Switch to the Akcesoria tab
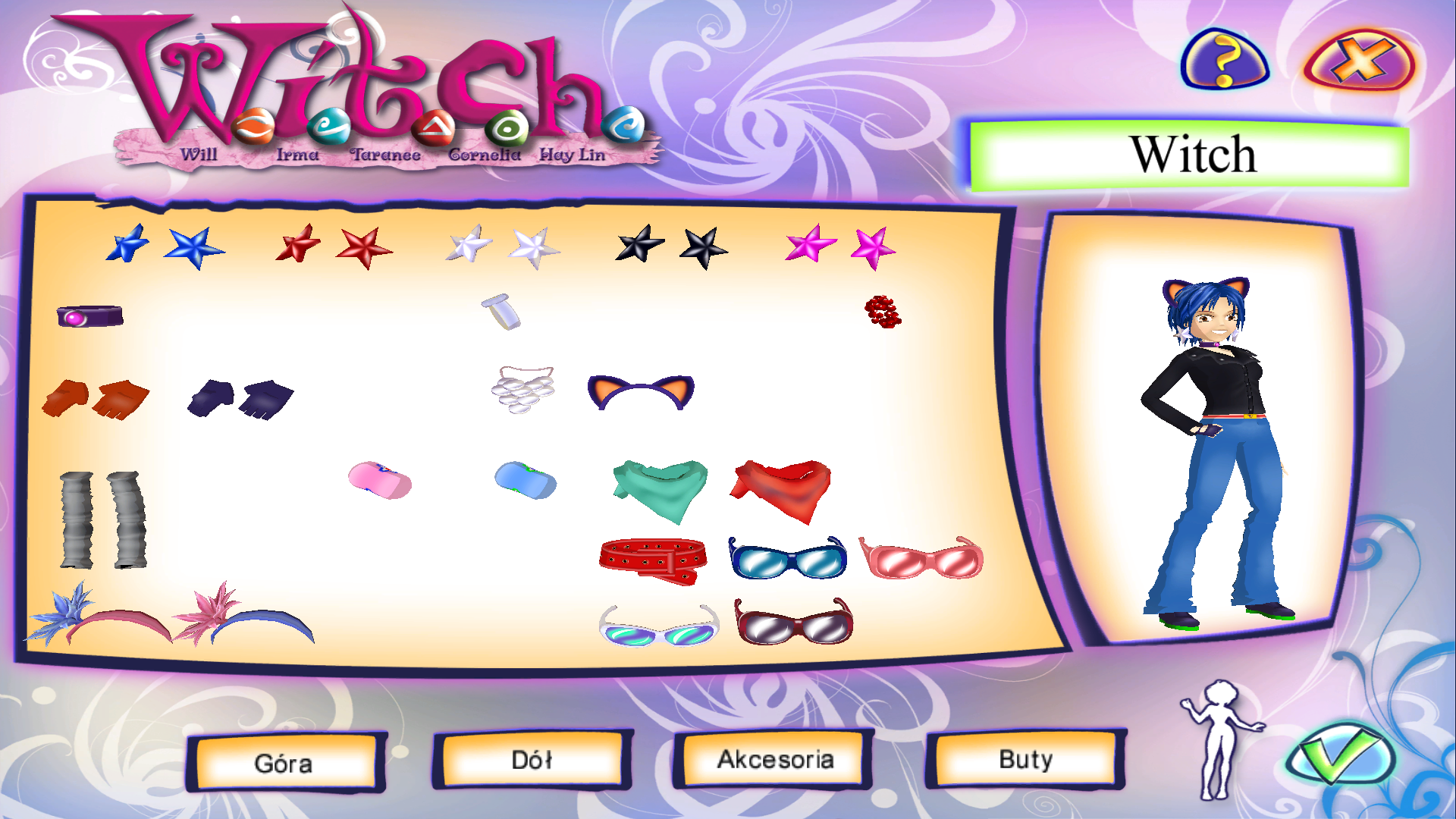Viewport: 1456px width, 819px height. 775,758
